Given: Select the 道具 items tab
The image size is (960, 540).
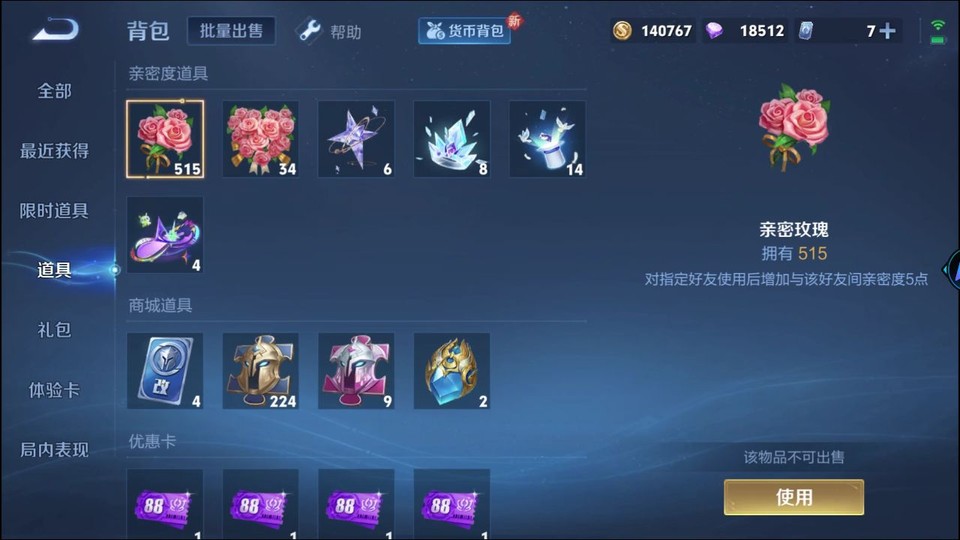Looking at the screenshot, I should coord(55,270).
